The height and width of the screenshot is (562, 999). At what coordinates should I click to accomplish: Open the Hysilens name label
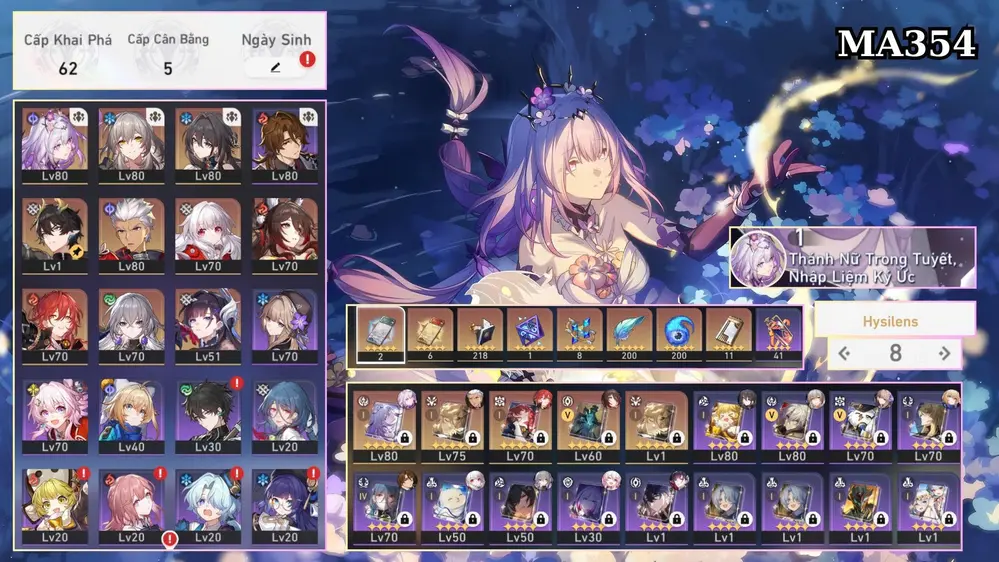[x=890, y=322]
